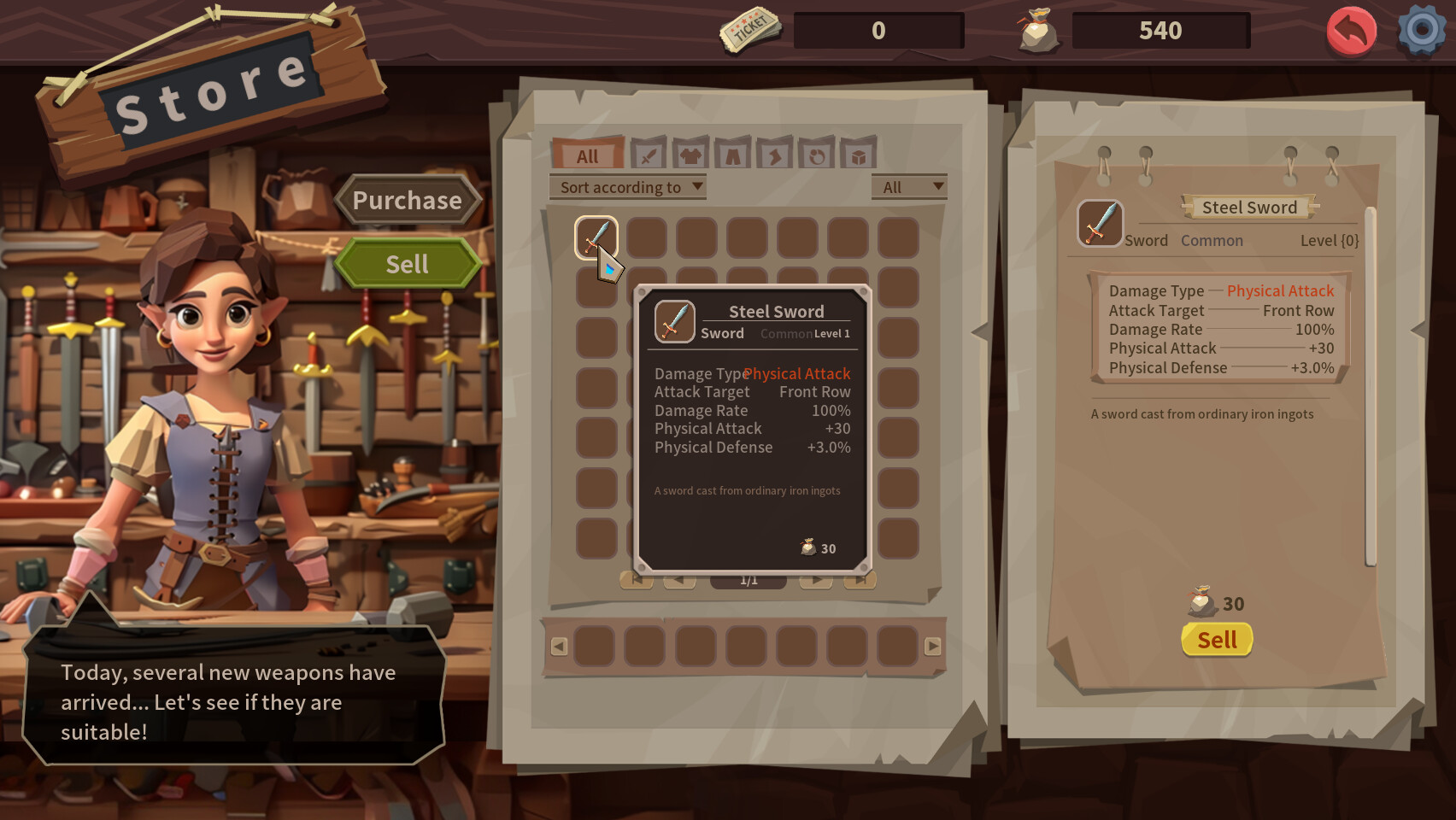The width and height of the screenshot is (1456, 820).
Task: Click the left arrow on the bottom item bar
Action: tap(560, 647)
